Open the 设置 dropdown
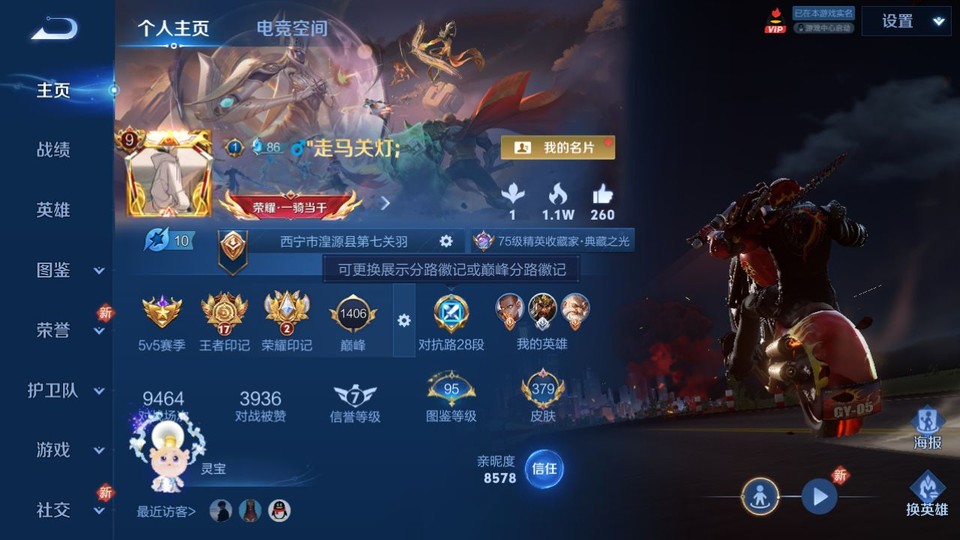The image size is (960, 540). (x=906, y=21)
